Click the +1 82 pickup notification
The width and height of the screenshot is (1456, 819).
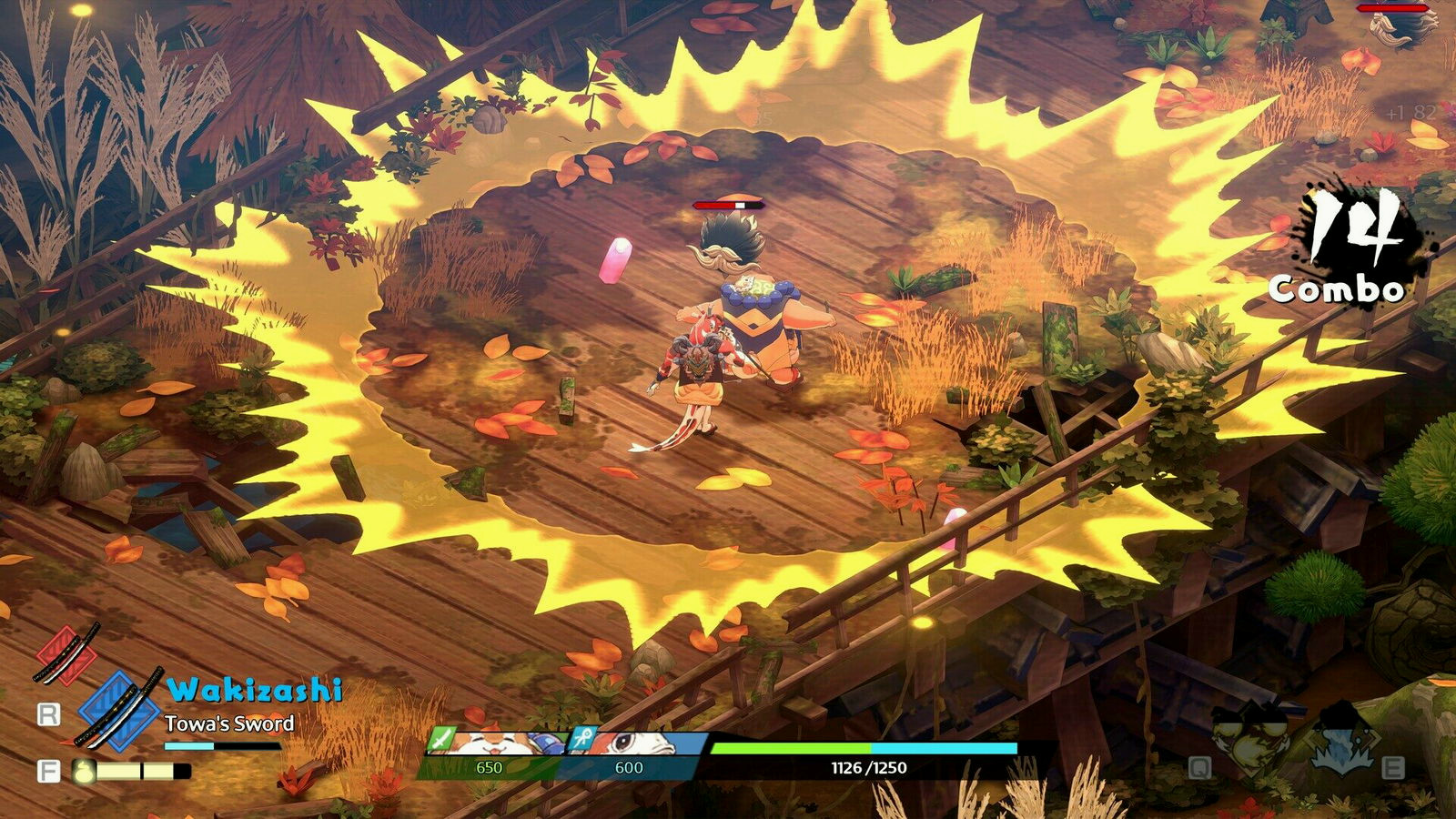[1411, 112]
